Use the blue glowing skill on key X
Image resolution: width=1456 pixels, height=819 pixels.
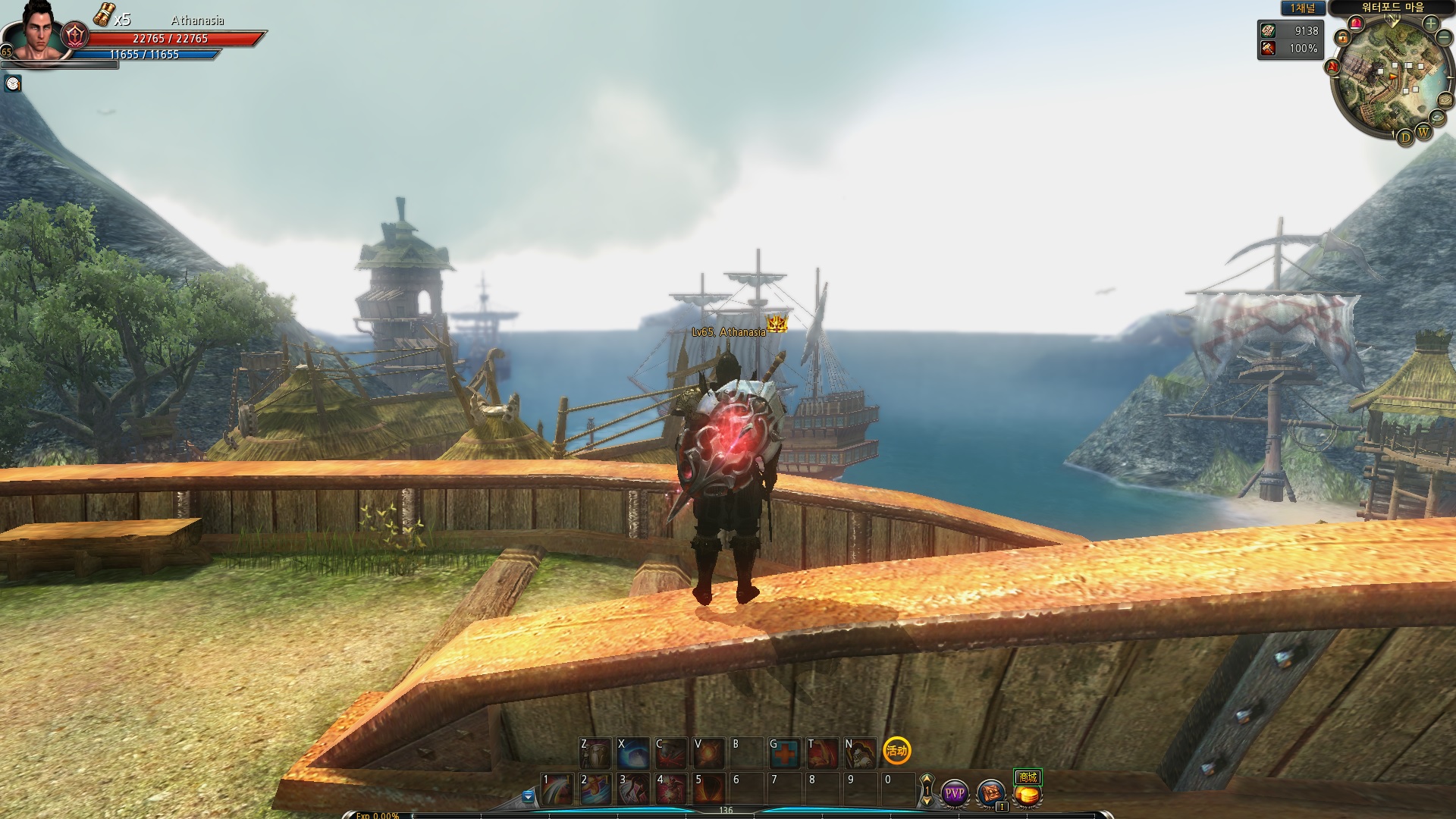633,752
